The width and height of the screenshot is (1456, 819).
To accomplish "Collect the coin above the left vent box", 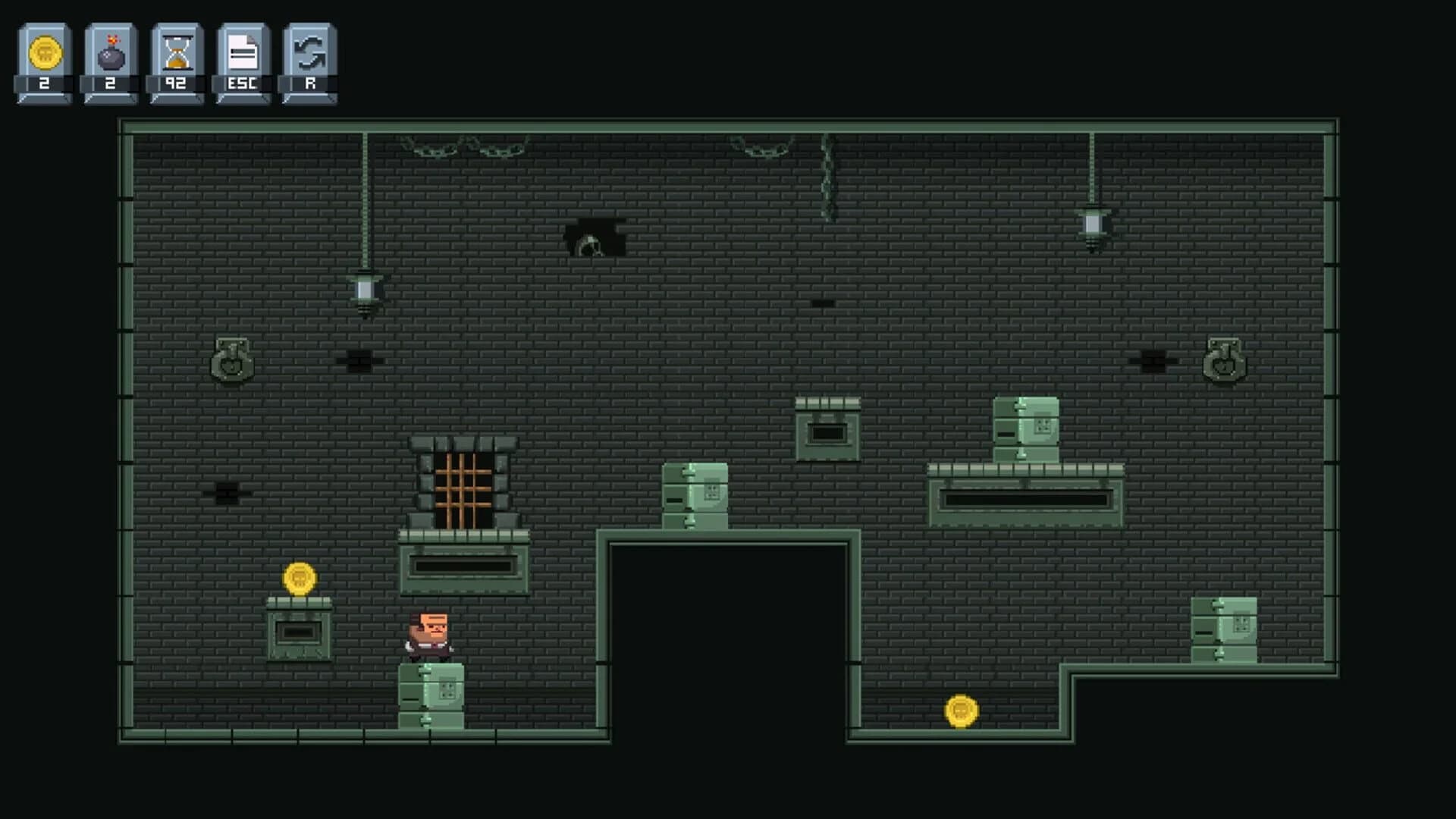I will pos(300,578).
